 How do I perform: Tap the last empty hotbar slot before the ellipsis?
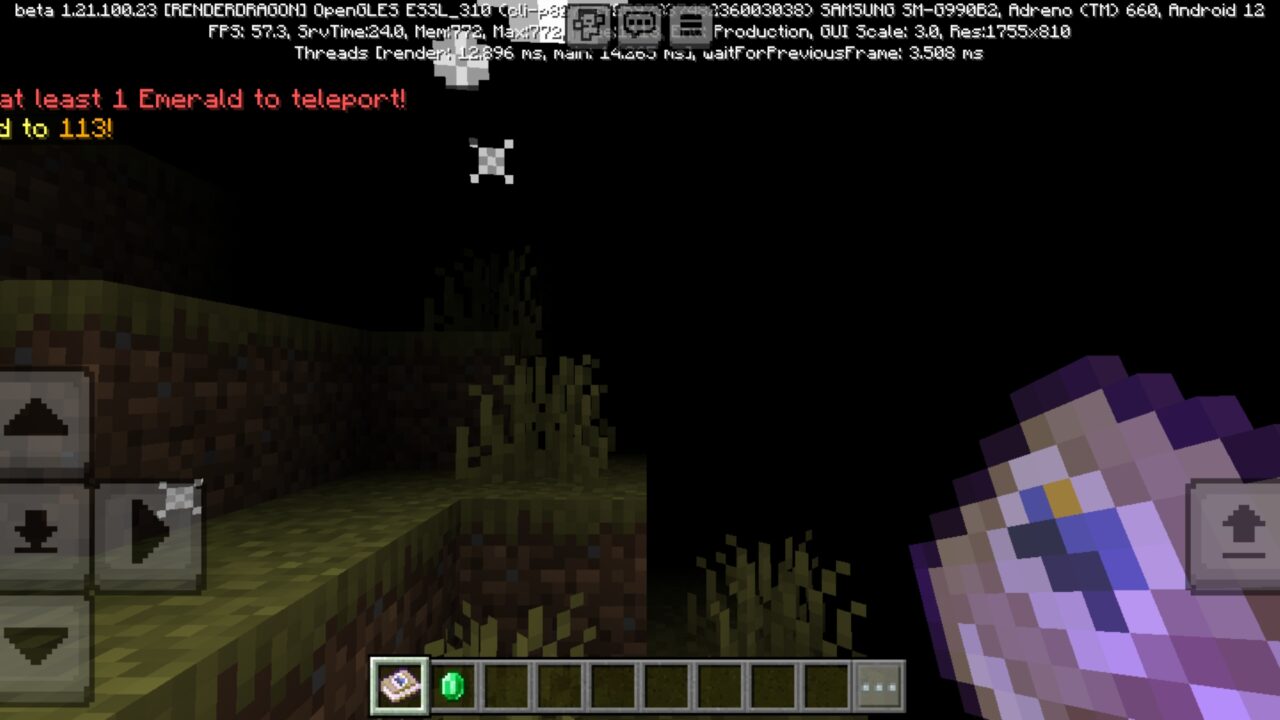pyautogui.click(x=826, y=685)
